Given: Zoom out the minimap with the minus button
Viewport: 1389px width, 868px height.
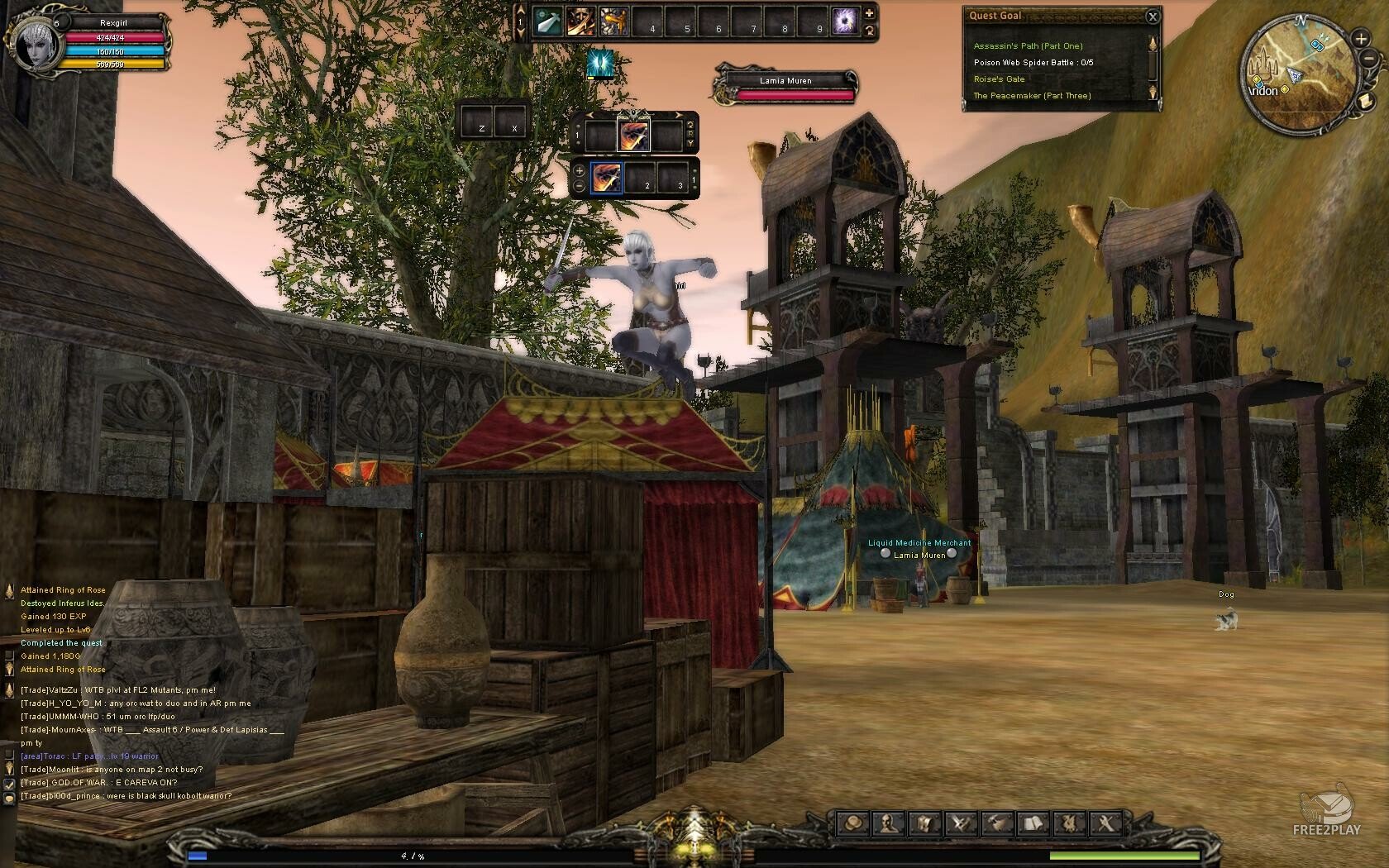Looking at the screenshot, I should pyautogui.click(x=1372, y=59).
